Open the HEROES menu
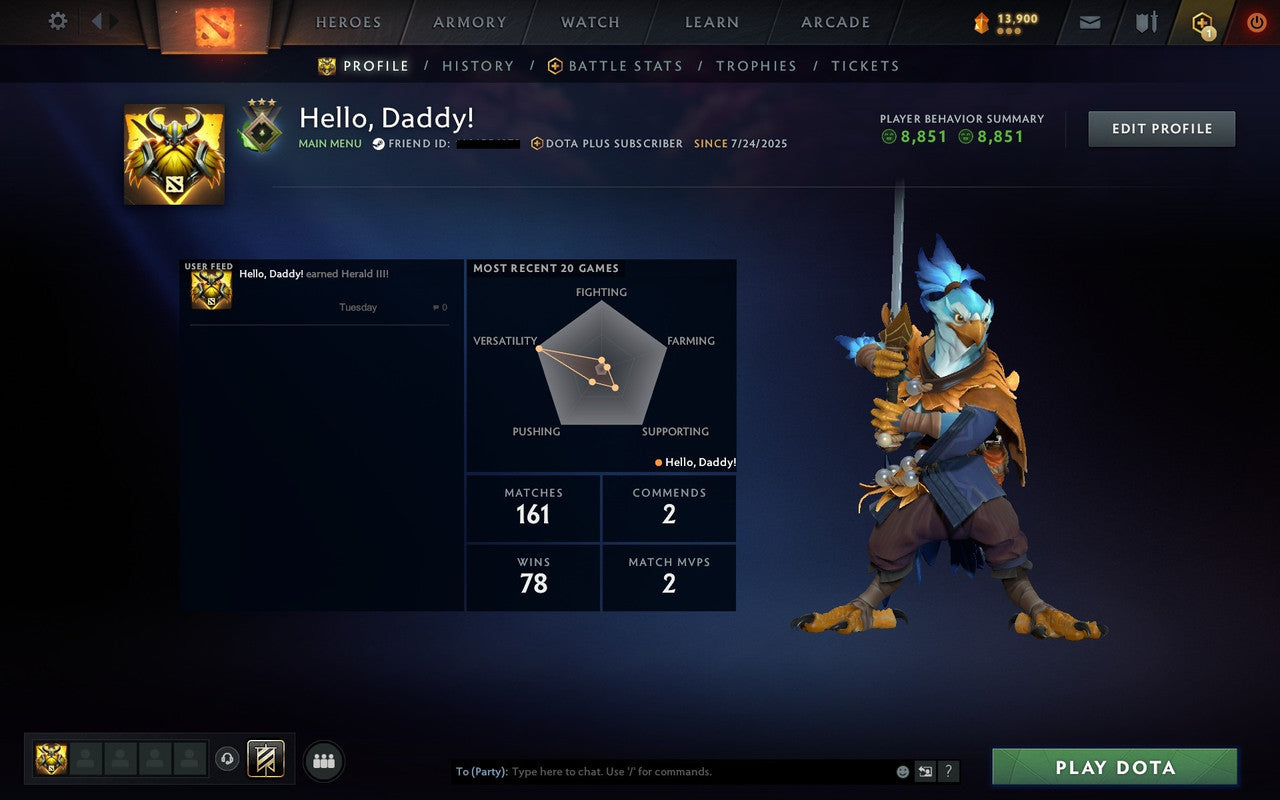 [347, 21]
